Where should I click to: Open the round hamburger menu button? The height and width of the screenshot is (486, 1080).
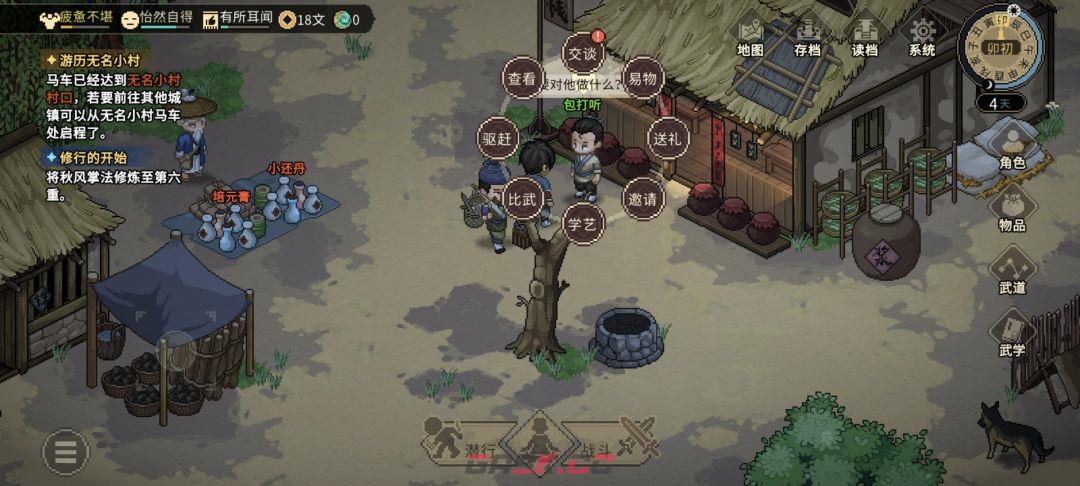point(65,453)
